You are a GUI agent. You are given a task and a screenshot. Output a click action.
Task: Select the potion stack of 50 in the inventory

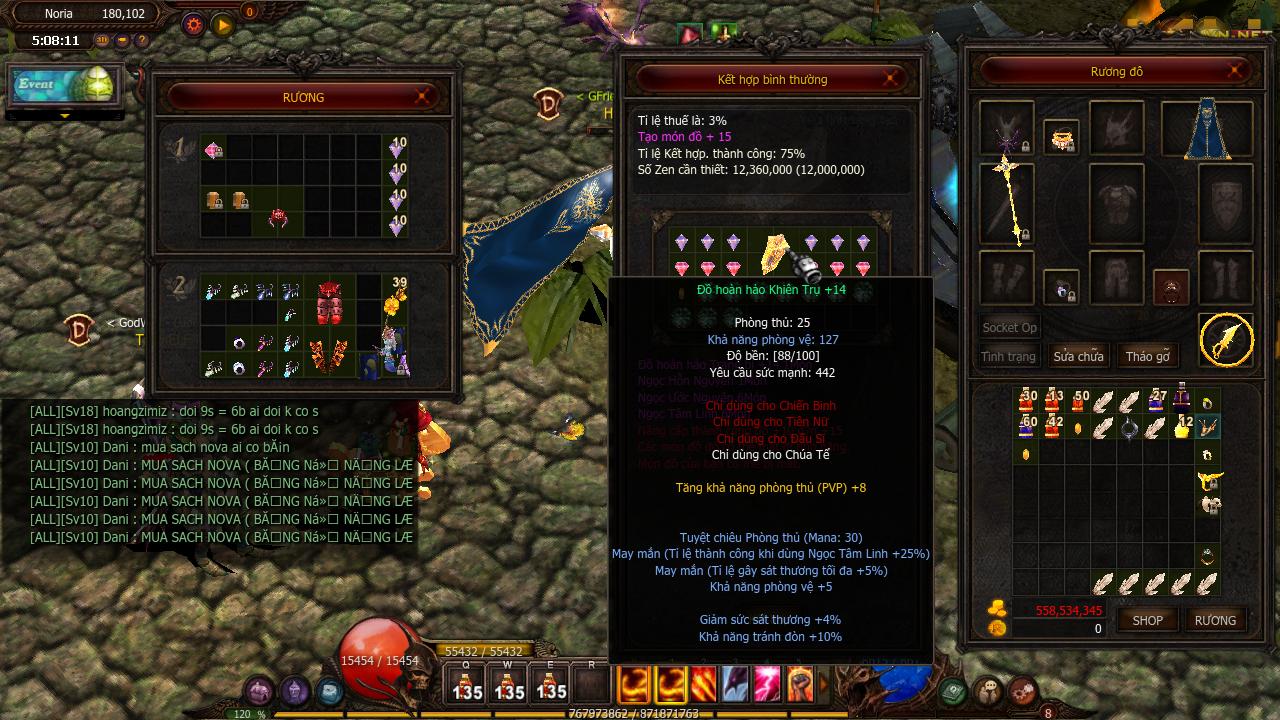[x=1078, y=400]
